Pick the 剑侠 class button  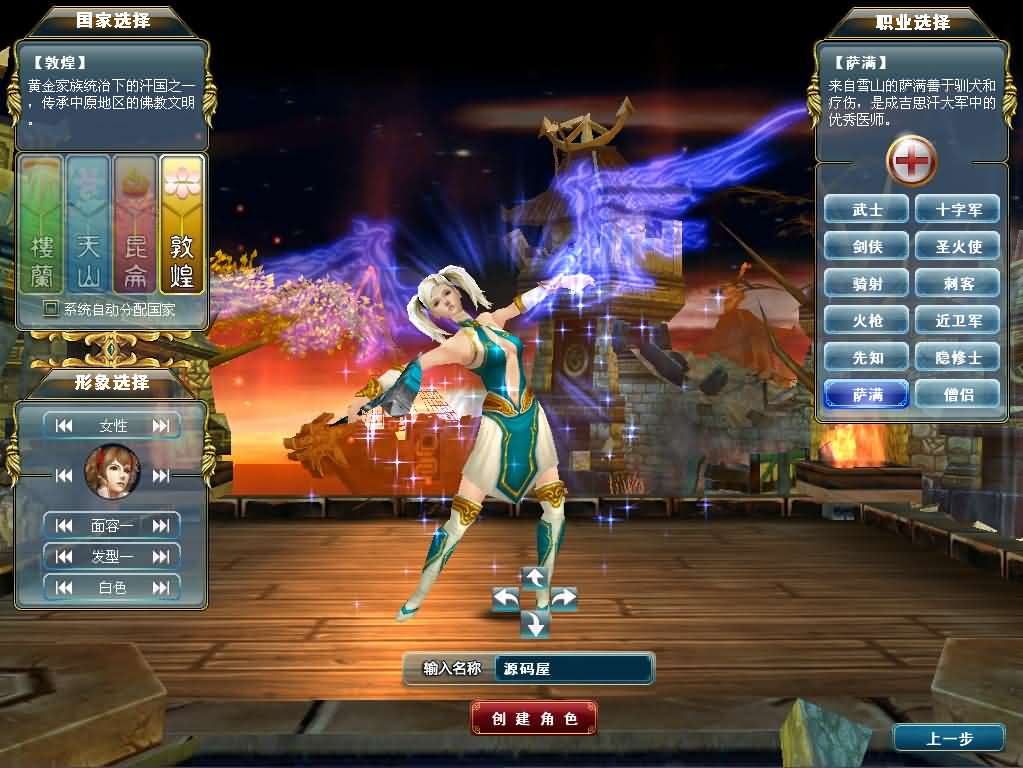click(867, 246)
